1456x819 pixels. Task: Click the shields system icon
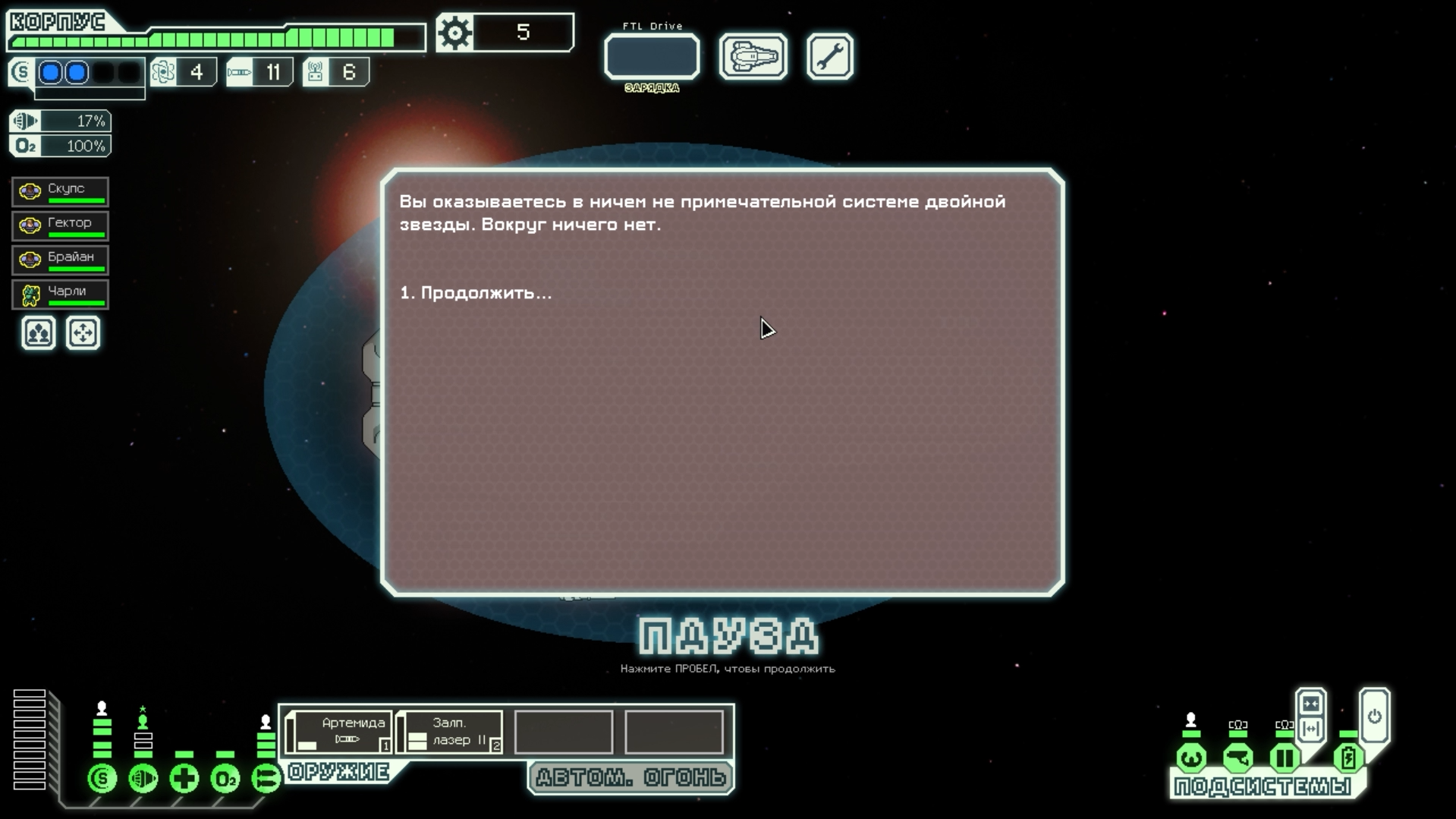[x=102, y=778]
